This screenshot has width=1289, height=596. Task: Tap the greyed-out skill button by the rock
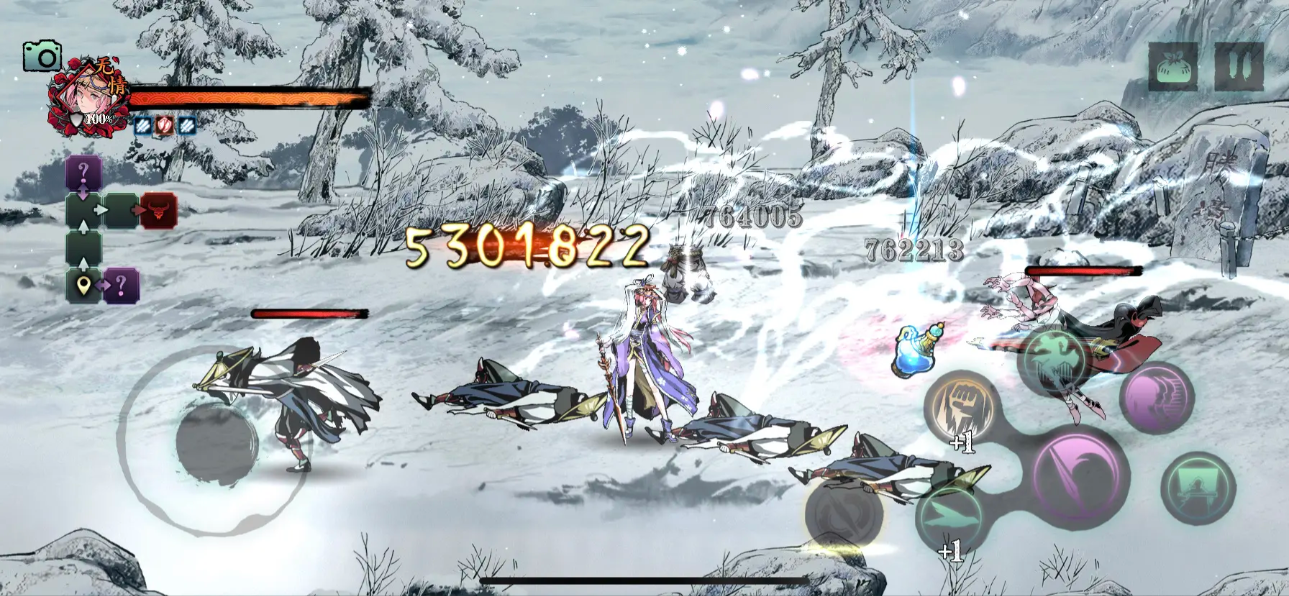[x=845, y=513]
